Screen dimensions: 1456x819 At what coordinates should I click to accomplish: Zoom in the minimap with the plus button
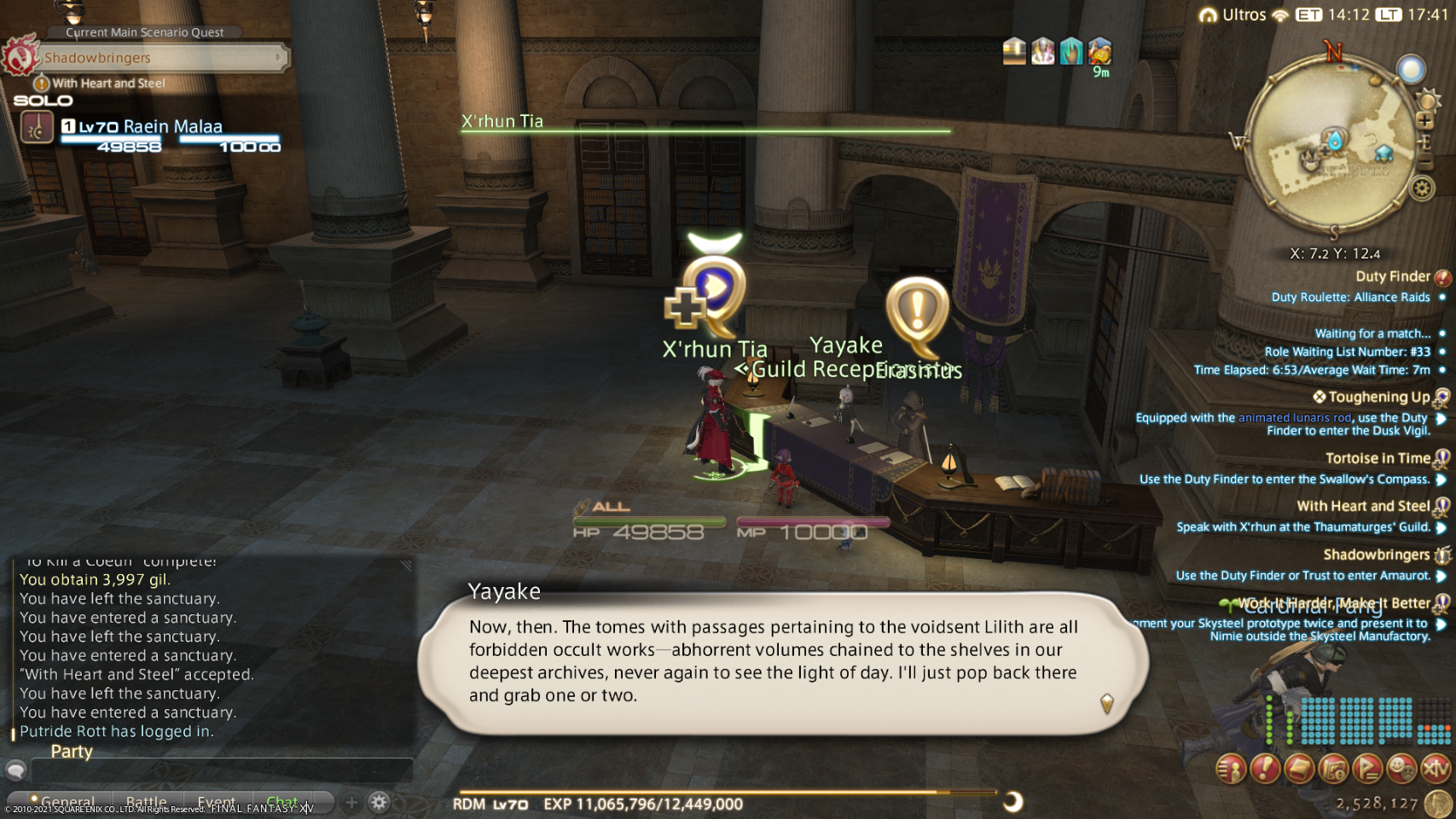point(1424,121)
